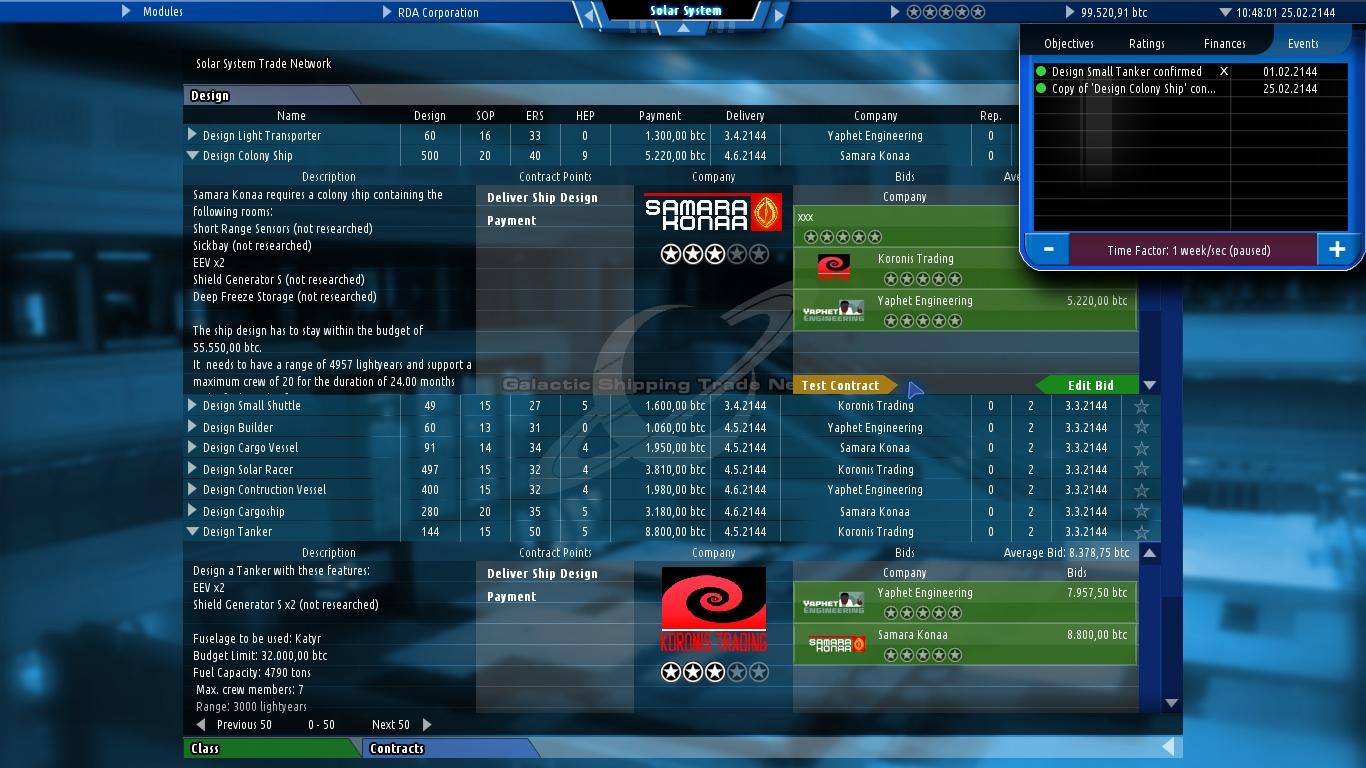This screenshot has height=768, width=1366.
Task: Open the dropdown arrow beside the Edit Bid button
Action: [x=1150, y=385]
